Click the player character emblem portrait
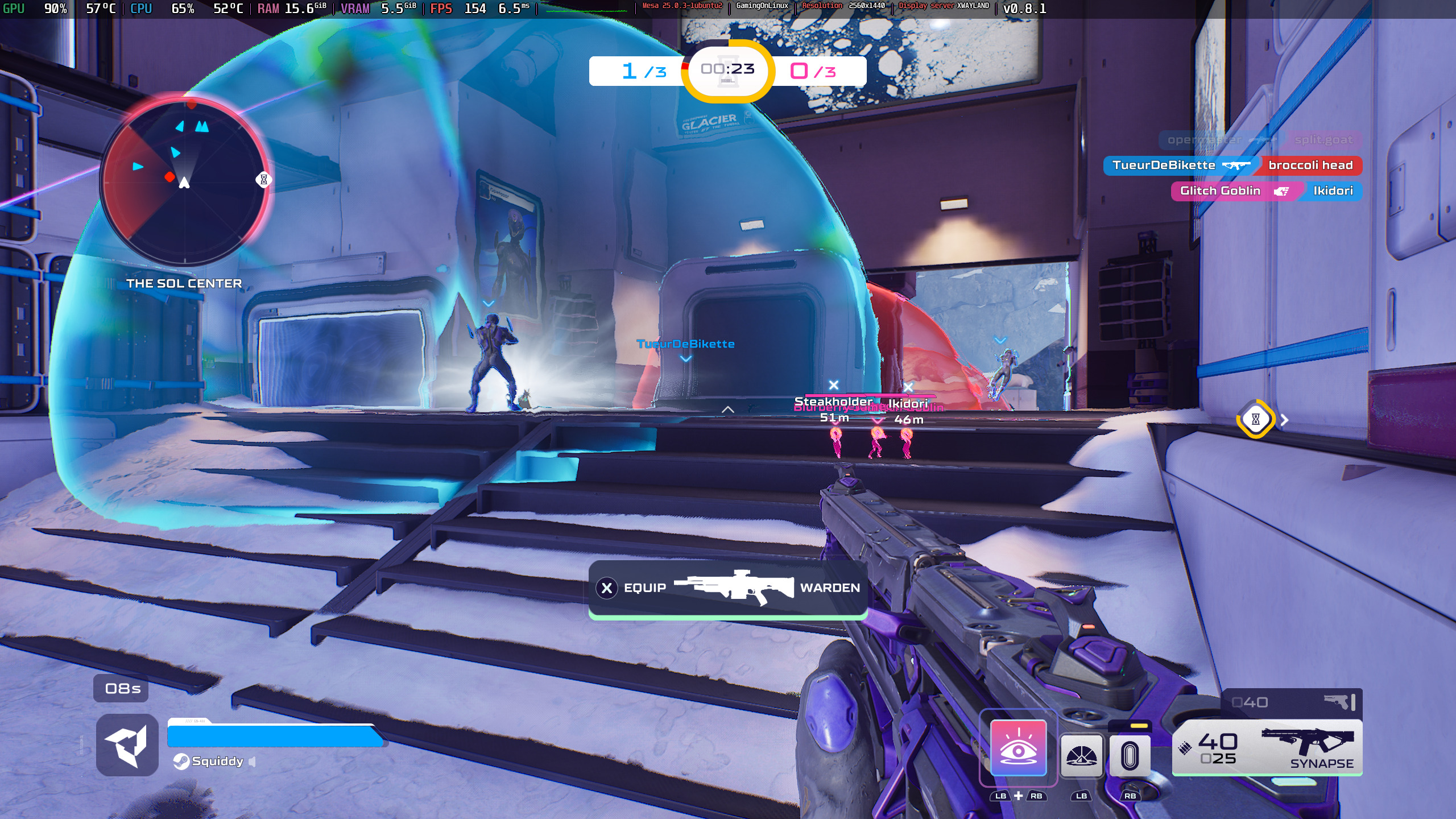 [x=127, y=745]
